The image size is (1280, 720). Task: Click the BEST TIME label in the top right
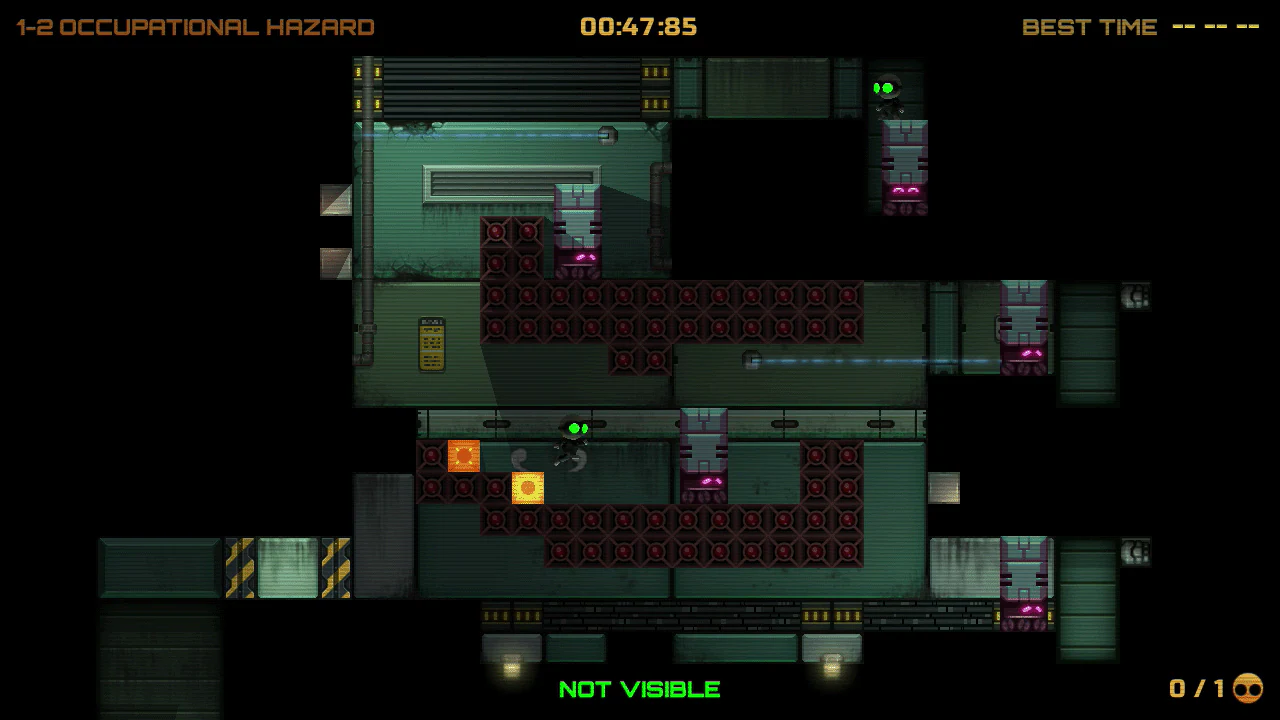(x=1089, y=27)
